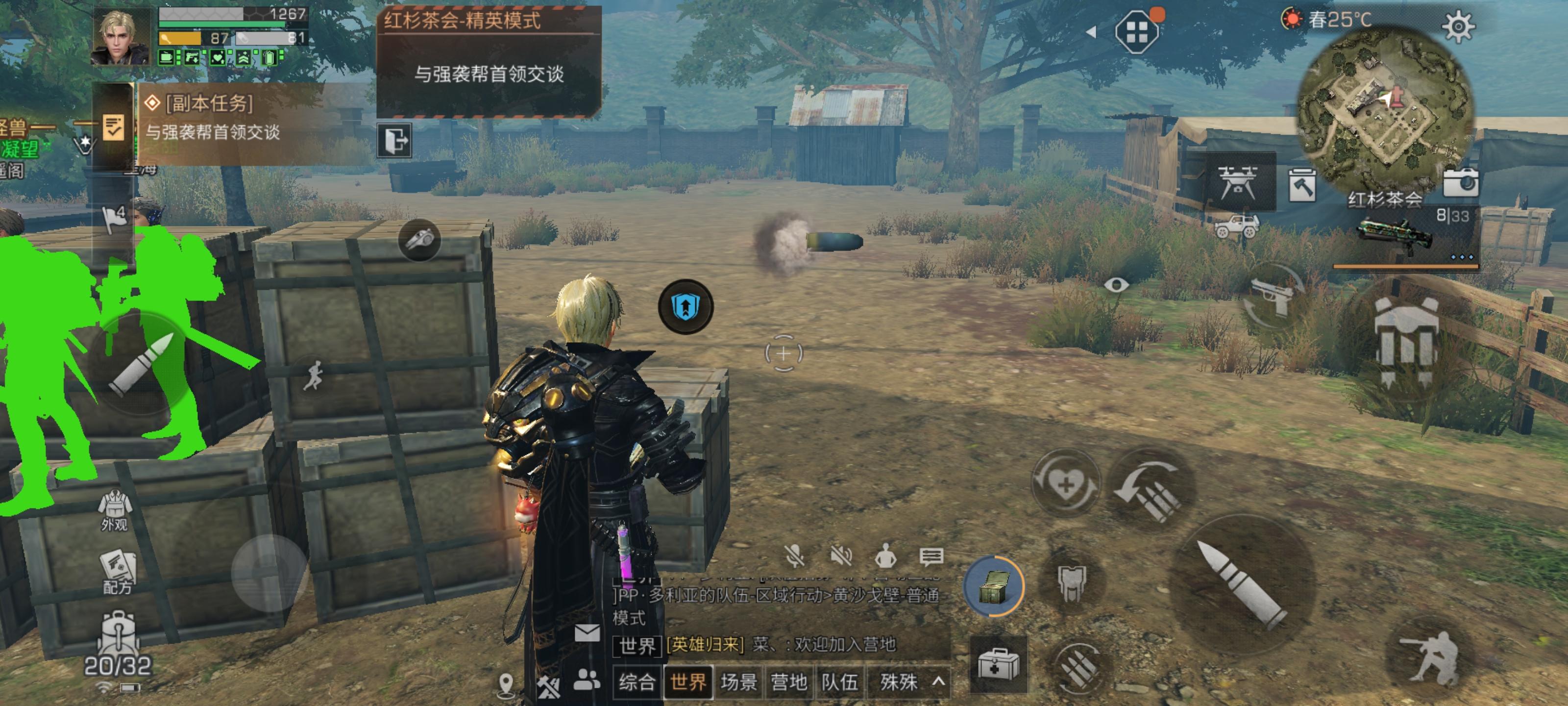The image size is (1568, 706).
Task: Collapse HUD via the left-pointing triangle arrow
Action: pos(1093,32)
